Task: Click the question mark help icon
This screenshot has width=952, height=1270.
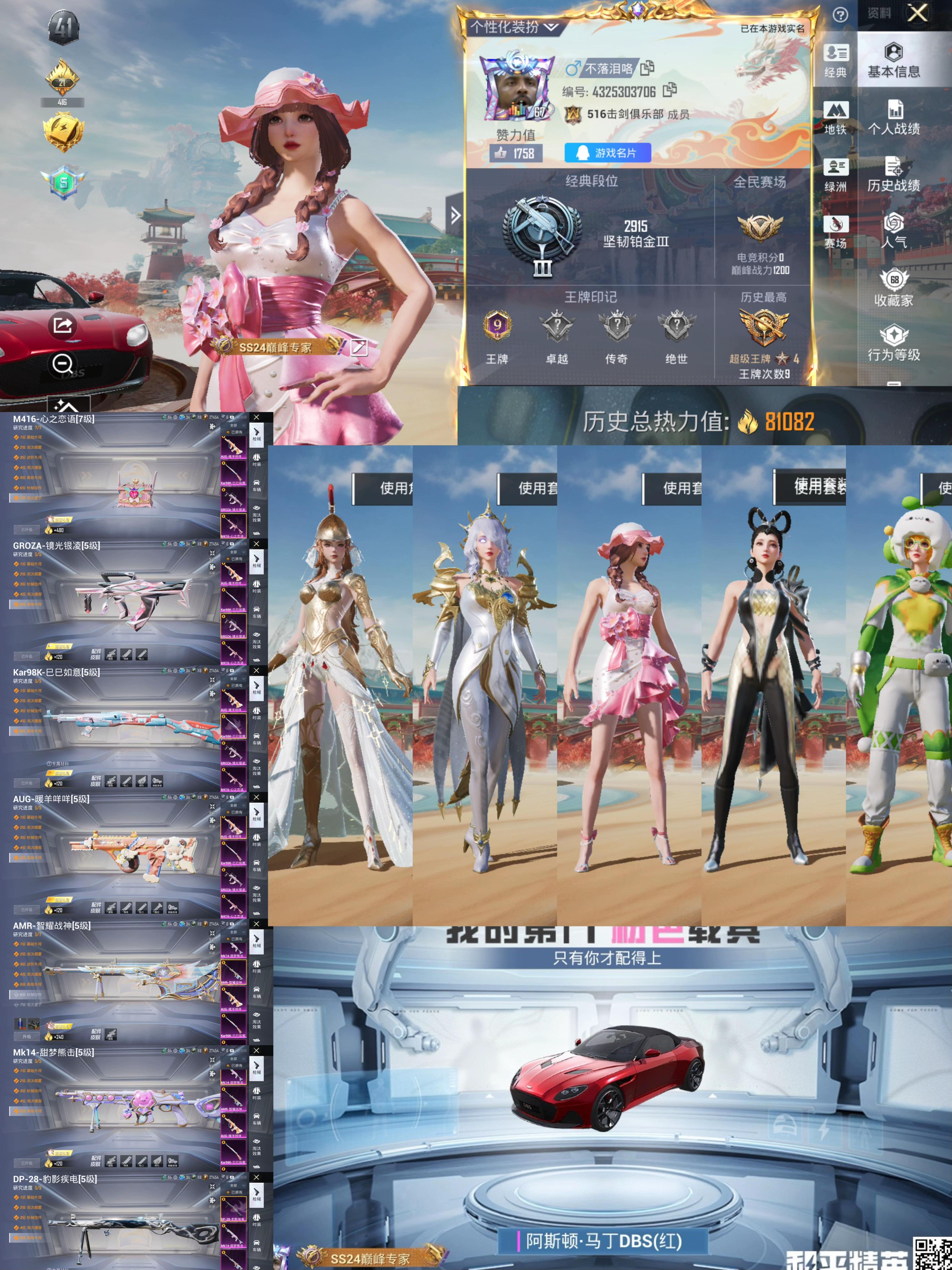Action: tap(840, 15)
